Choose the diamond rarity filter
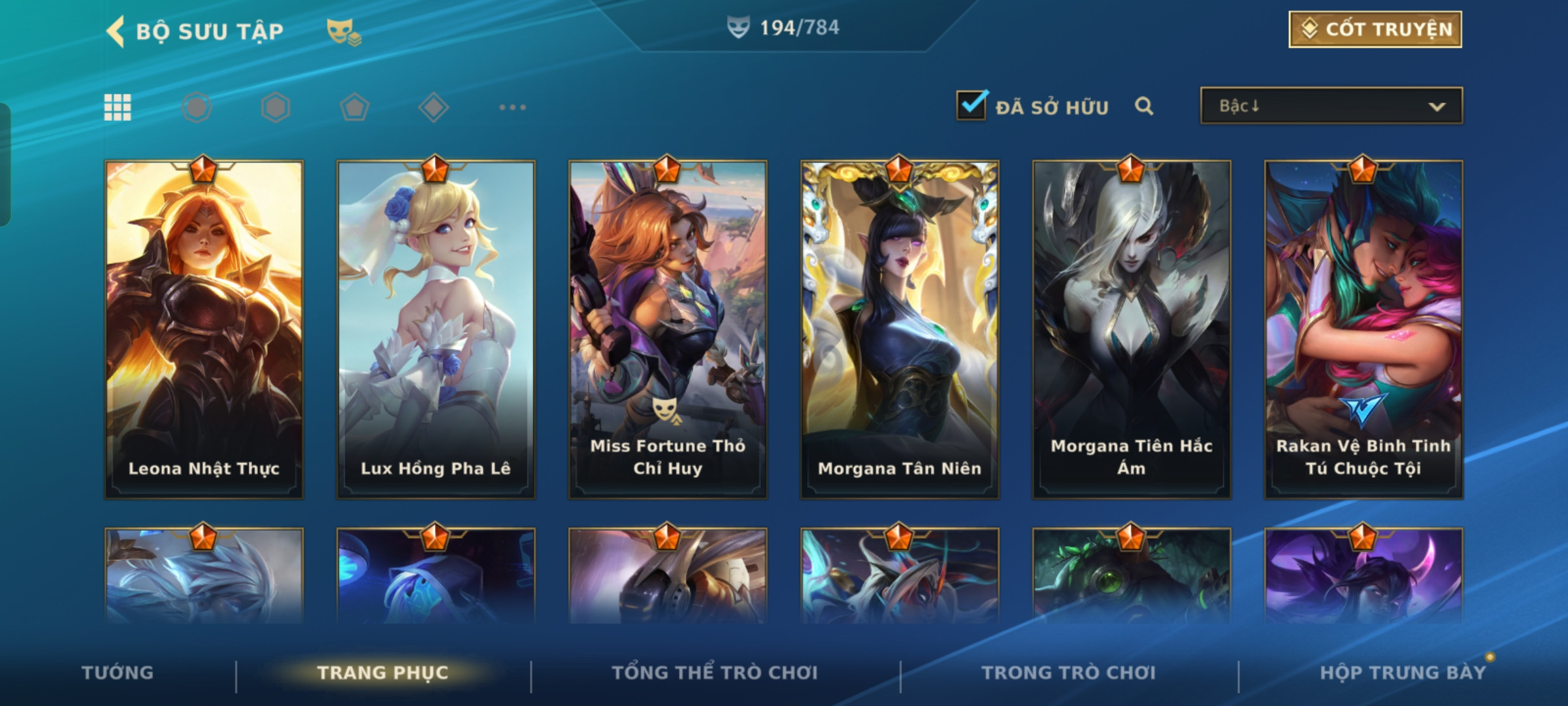1568x706 pixels. click(434, 107)
